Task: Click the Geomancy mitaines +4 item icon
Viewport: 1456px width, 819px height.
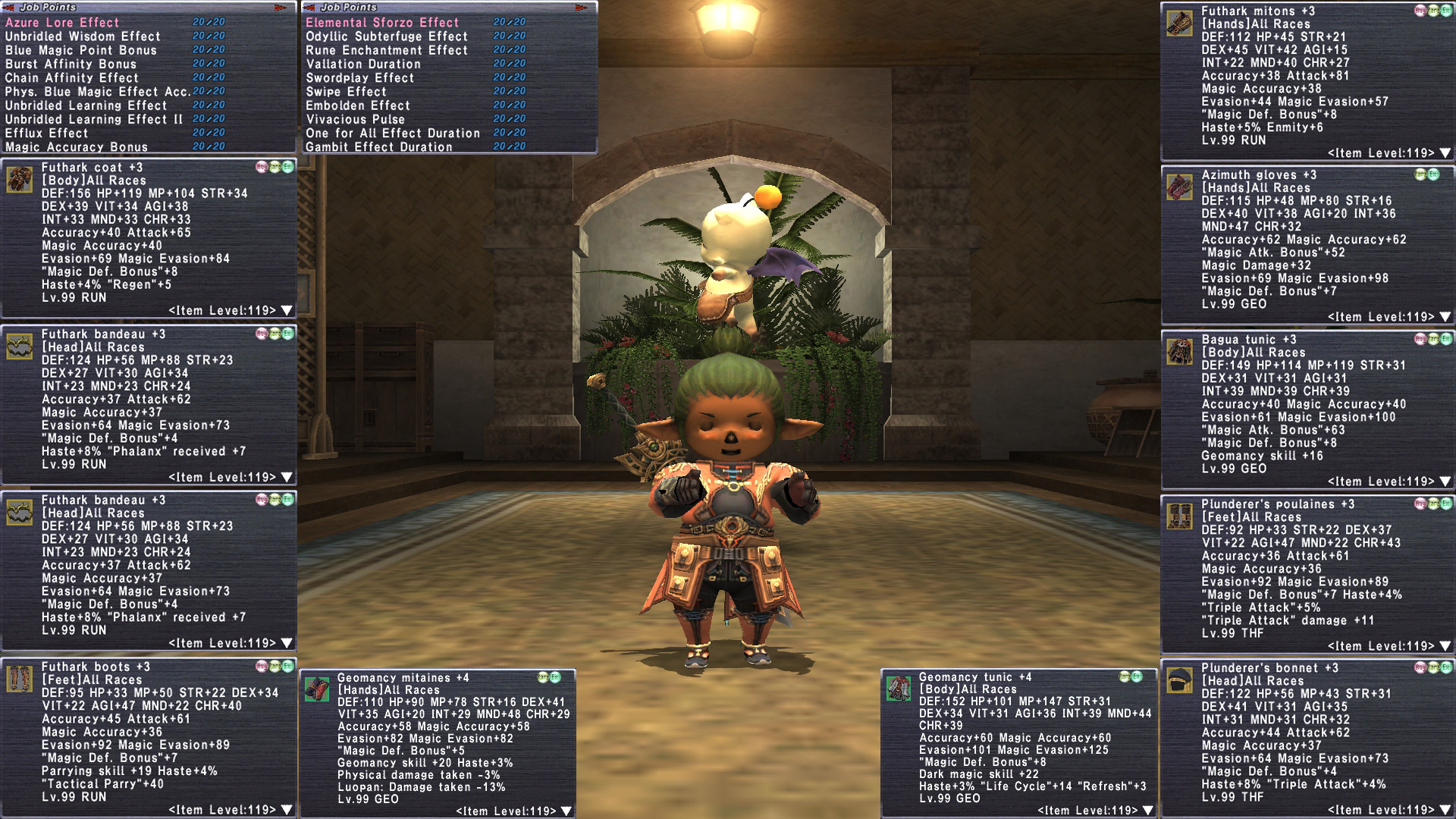Action: pos(316,689)
